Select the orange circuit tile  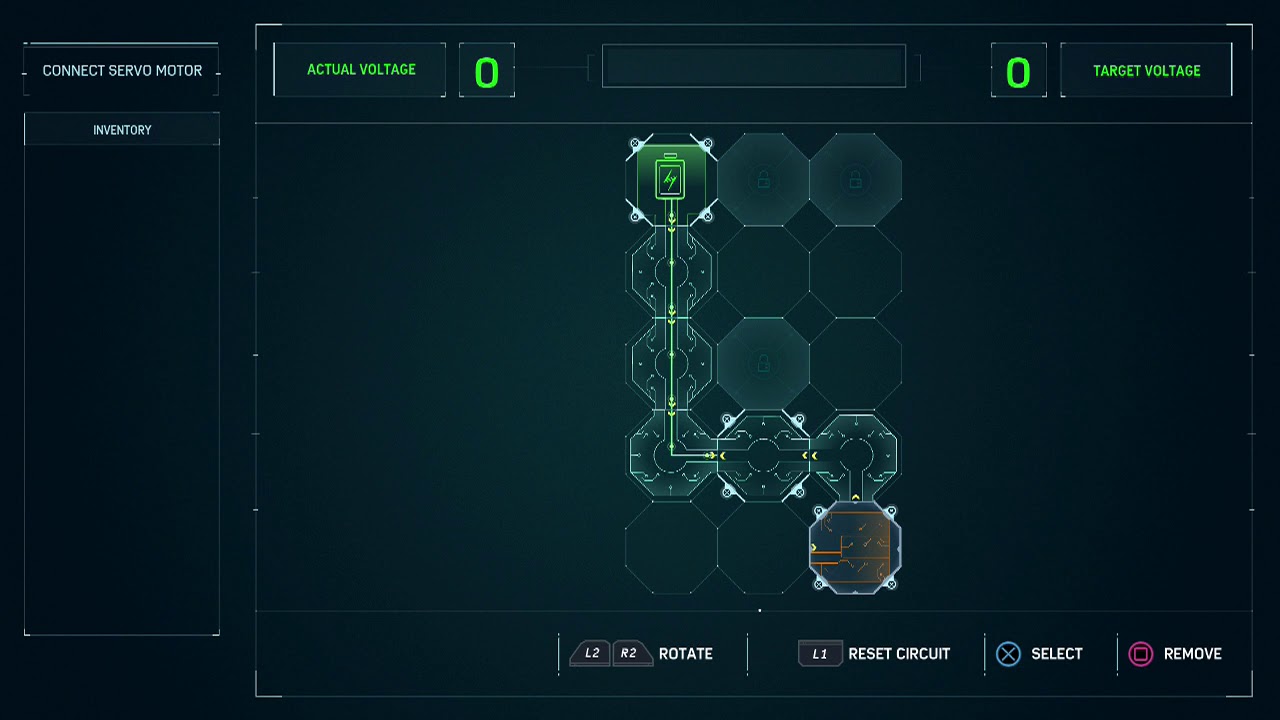coord(855,548)
